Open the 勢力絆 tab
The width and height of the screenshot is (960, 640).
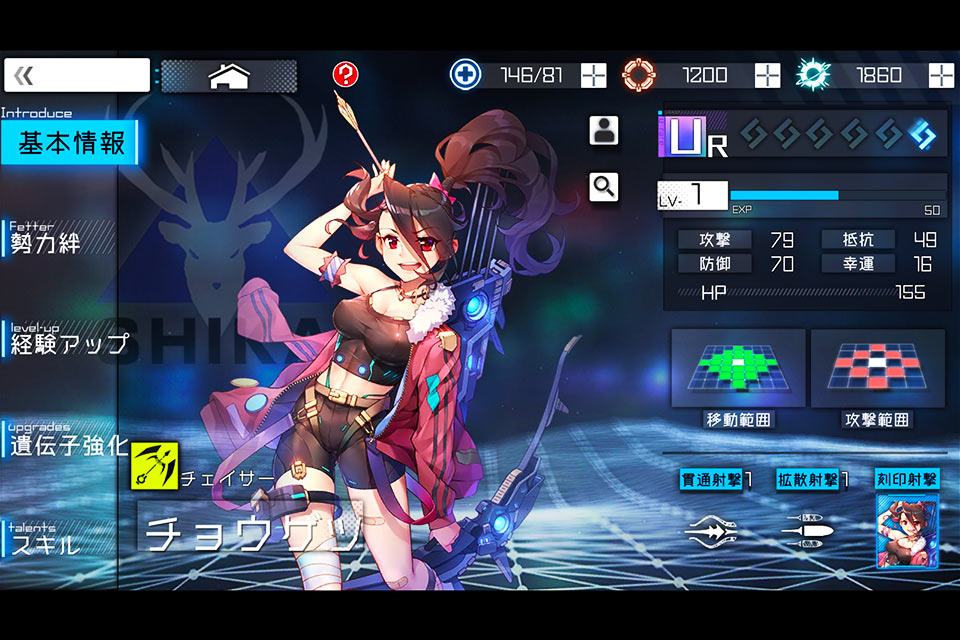pyautogui.click(x=60, y=240)
